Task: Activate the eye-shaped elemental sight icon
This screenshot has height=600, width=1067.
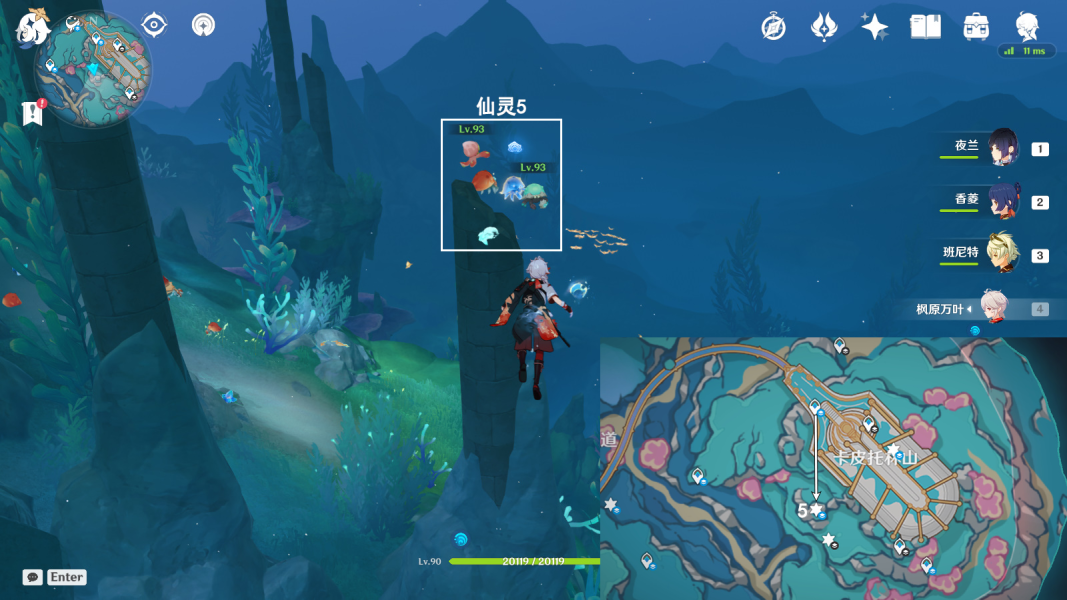Action: click(x=154, y=24)
